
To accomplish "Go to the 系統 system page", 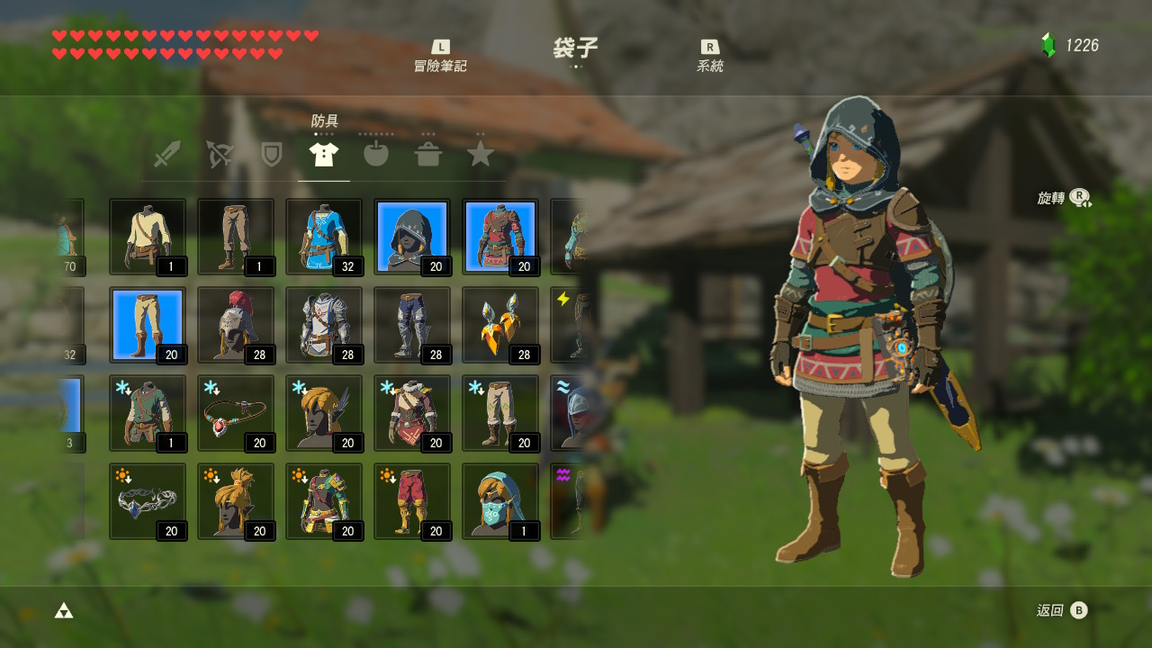I will click(709, 56).
